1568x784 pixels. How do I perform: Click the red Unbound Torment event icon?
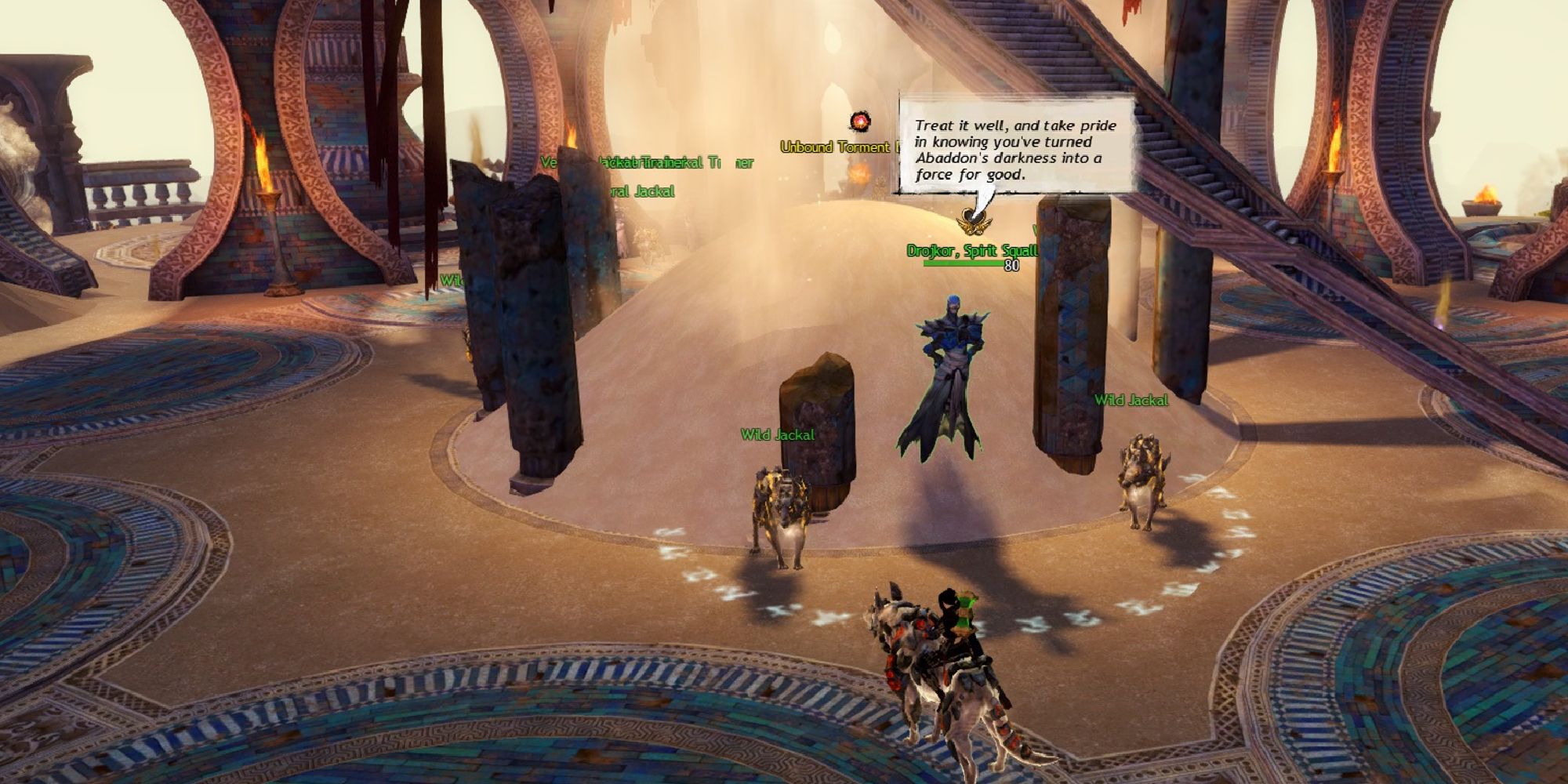862,122
